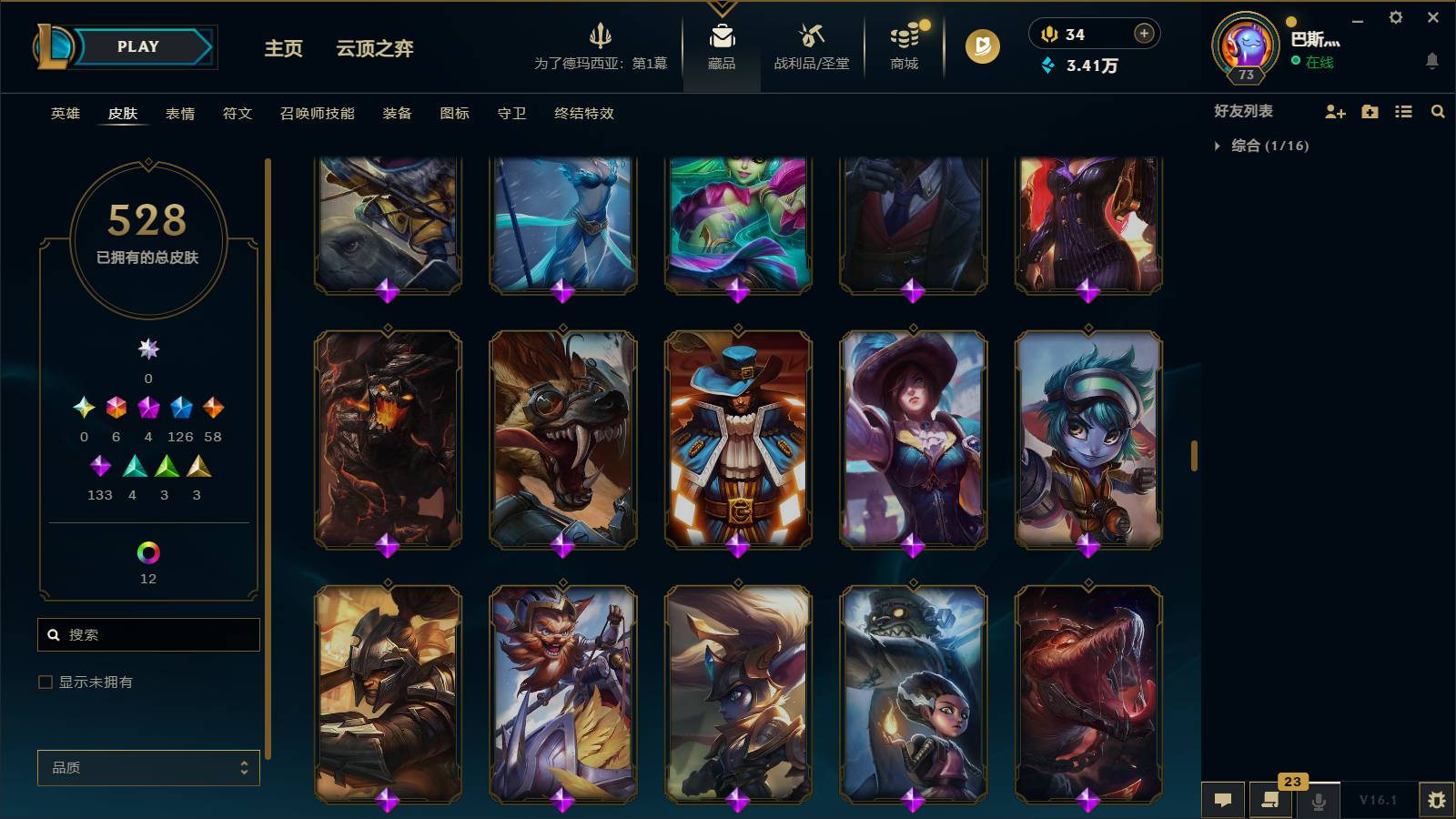
Task: Open the 云顶之弈 menu item
Action: tap(374, 49)
